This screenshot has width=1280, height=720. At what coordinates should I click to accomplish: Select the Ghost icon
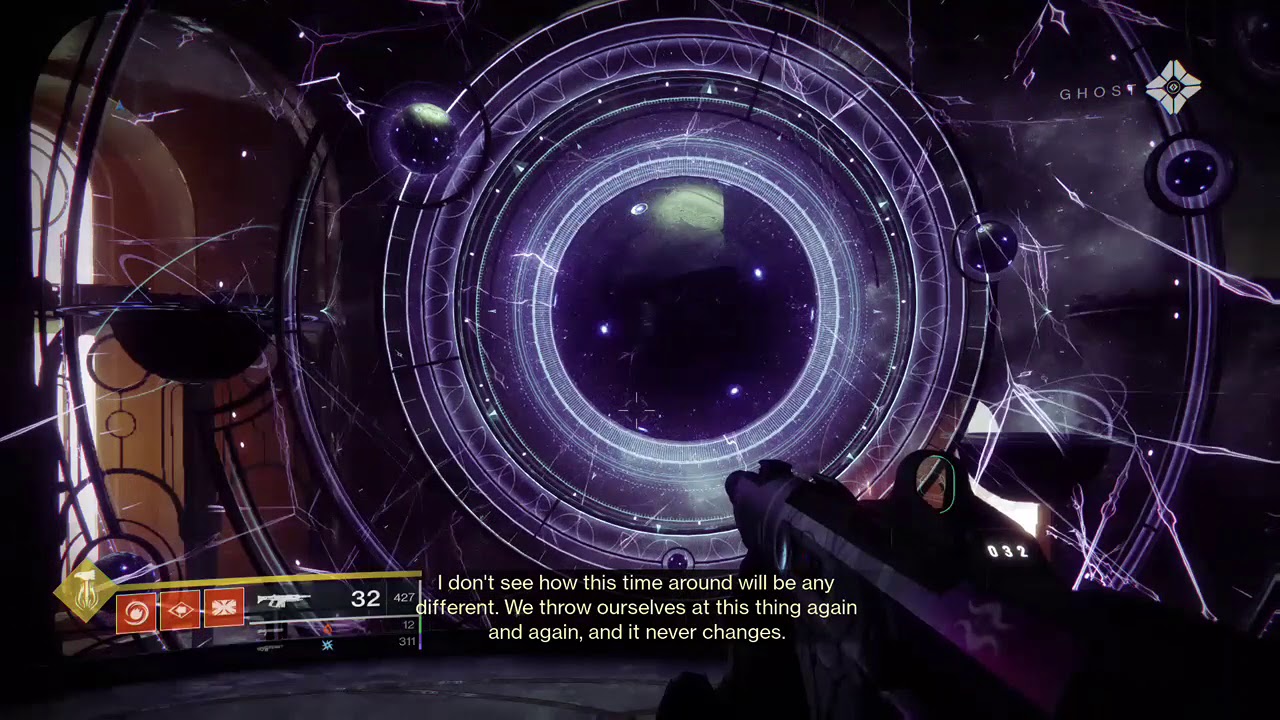click(x=1173, y=88)
